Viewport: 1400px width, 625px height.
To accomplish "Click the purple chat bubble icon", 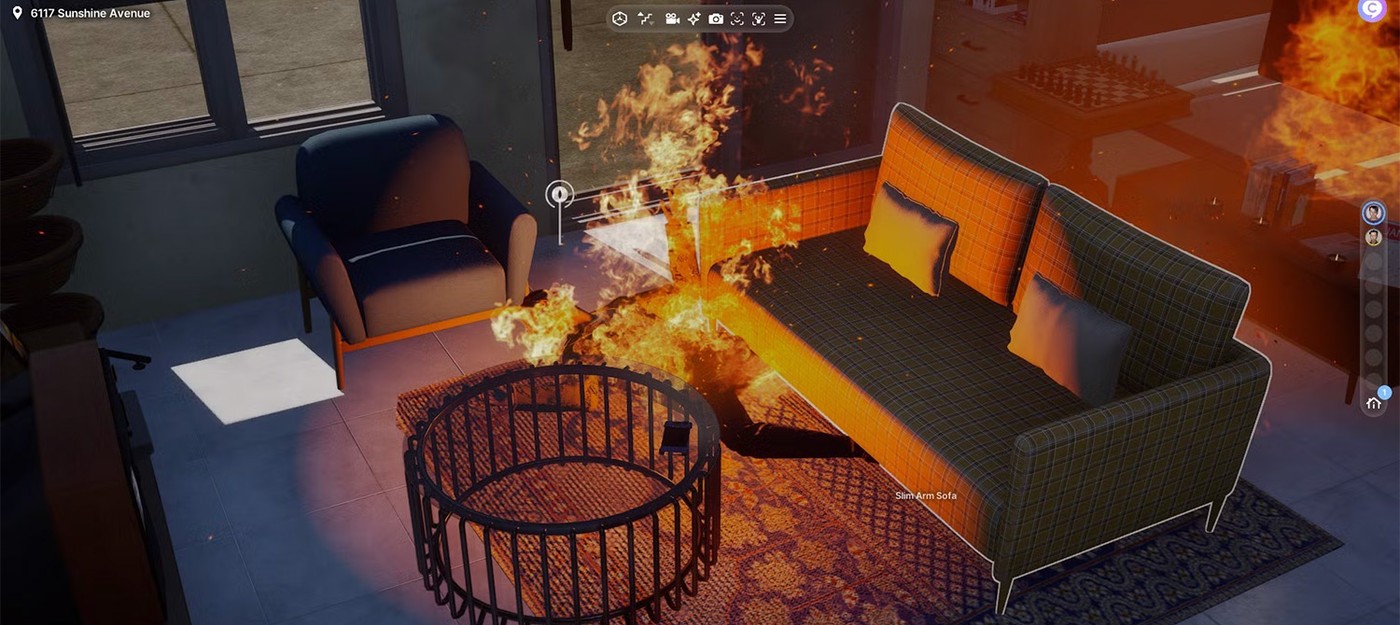I will click(1371, 9).
